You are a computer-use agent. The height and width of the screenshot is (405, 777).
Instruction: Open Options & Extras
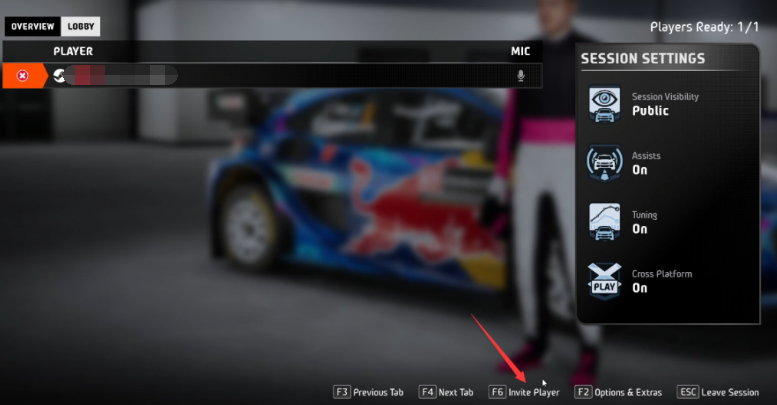point(617,392)
